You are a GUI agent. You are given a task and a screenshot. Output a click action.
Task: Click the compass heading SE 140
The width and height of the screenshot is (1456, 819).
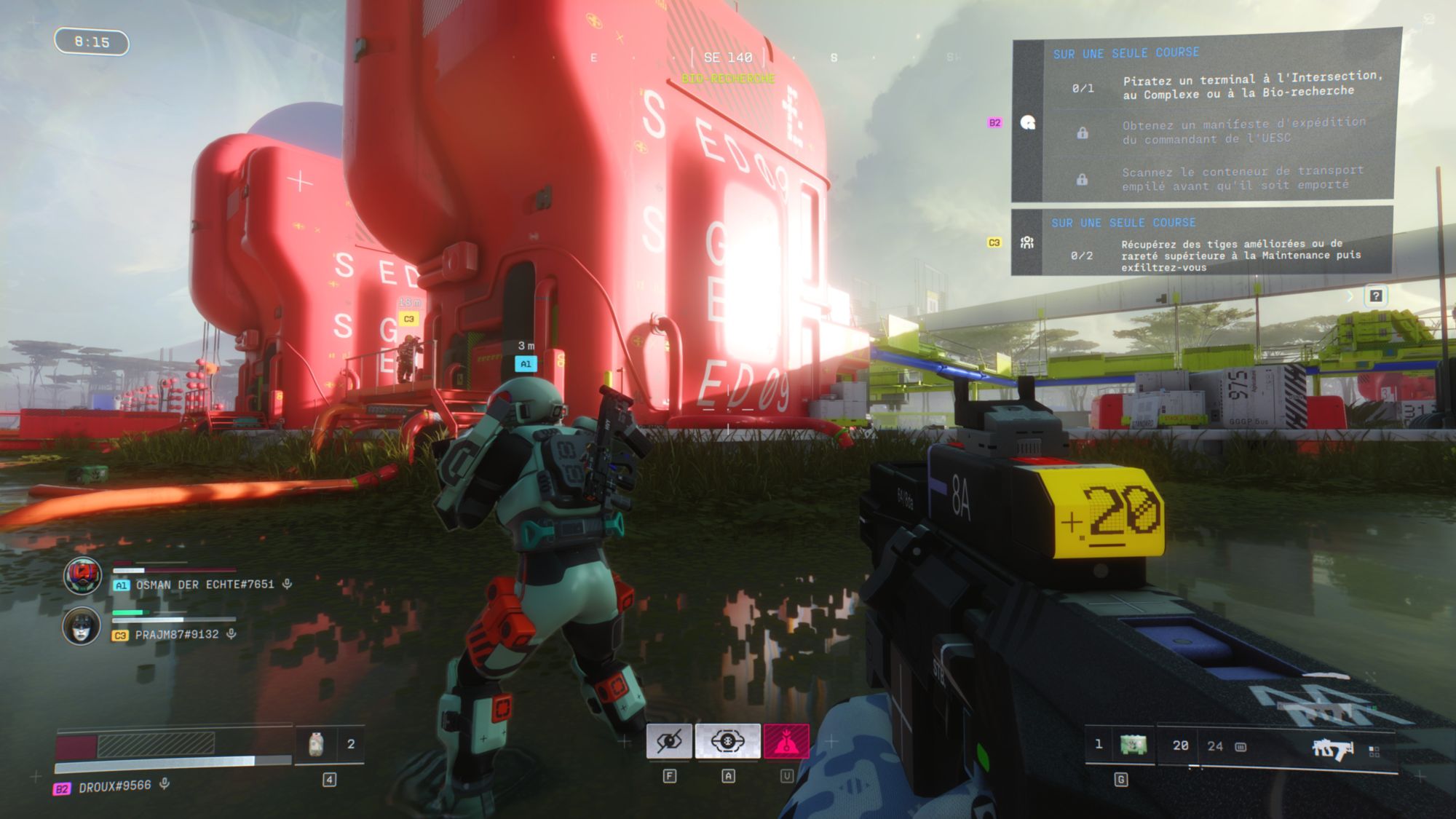click(727, 58)
